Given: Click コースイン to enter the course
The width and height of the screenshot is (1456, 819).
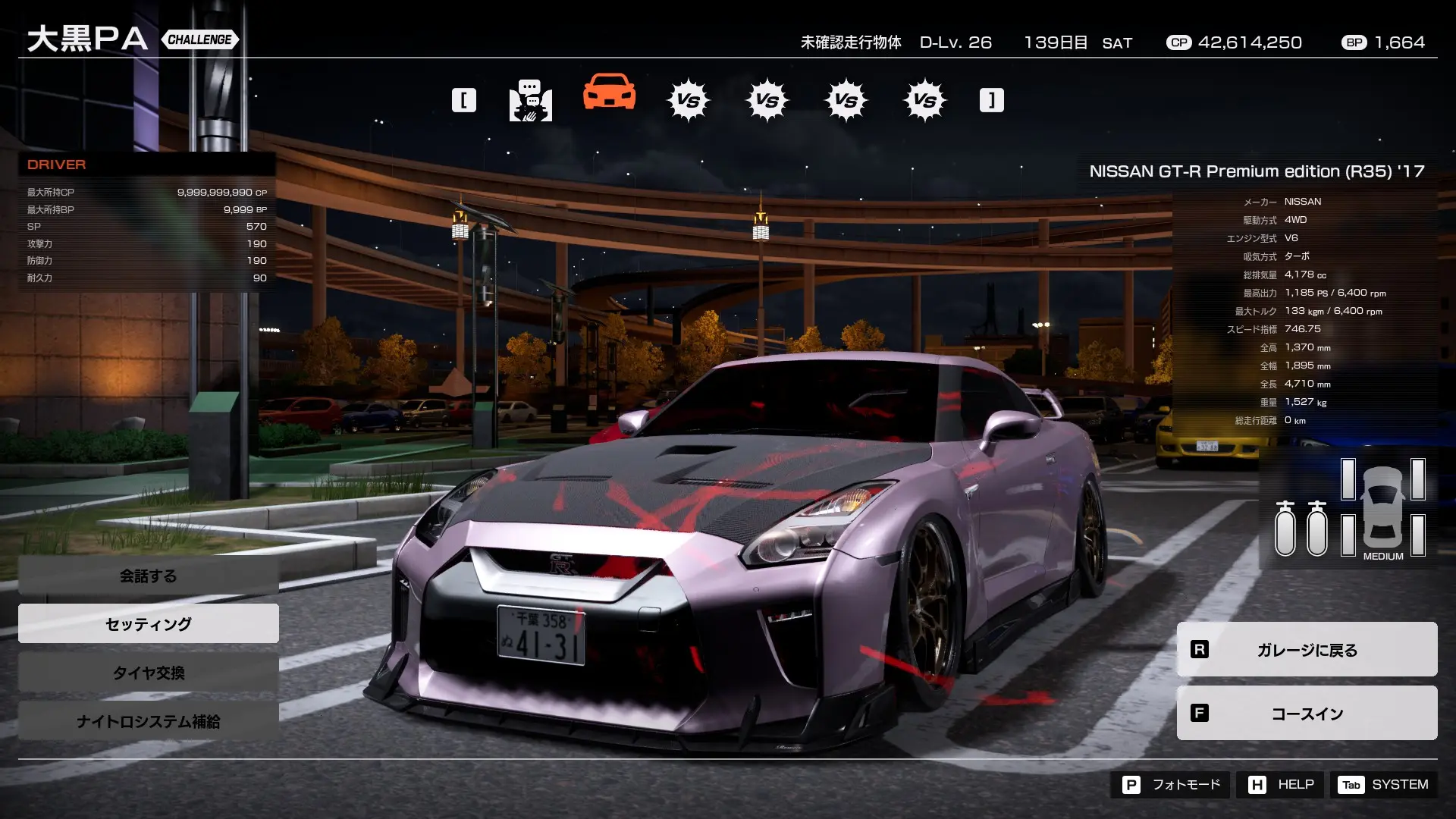Looking at the screenshot, I should [1306, 713].
